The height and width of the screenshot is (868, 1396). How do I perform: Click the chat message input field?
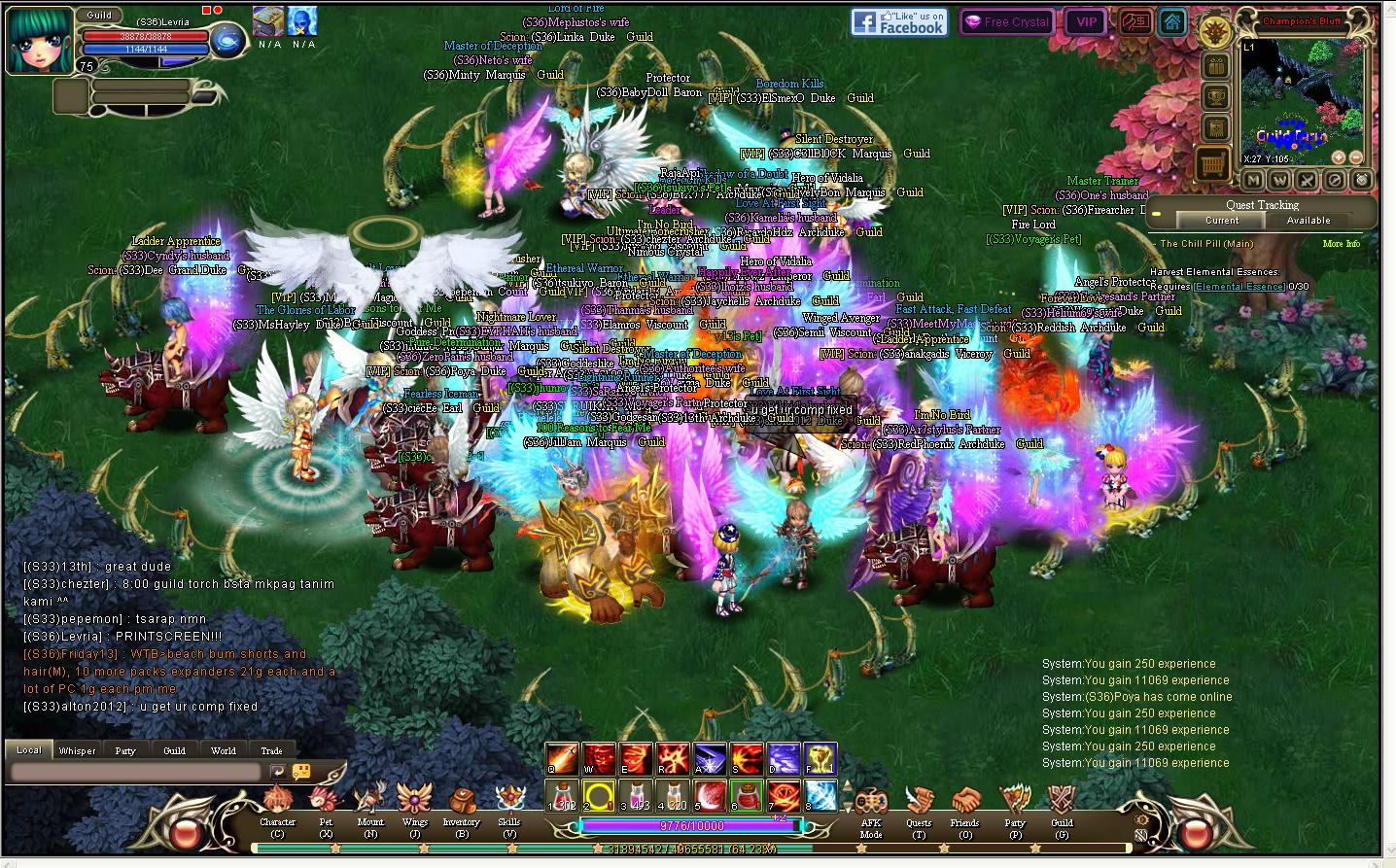point(135,772)
